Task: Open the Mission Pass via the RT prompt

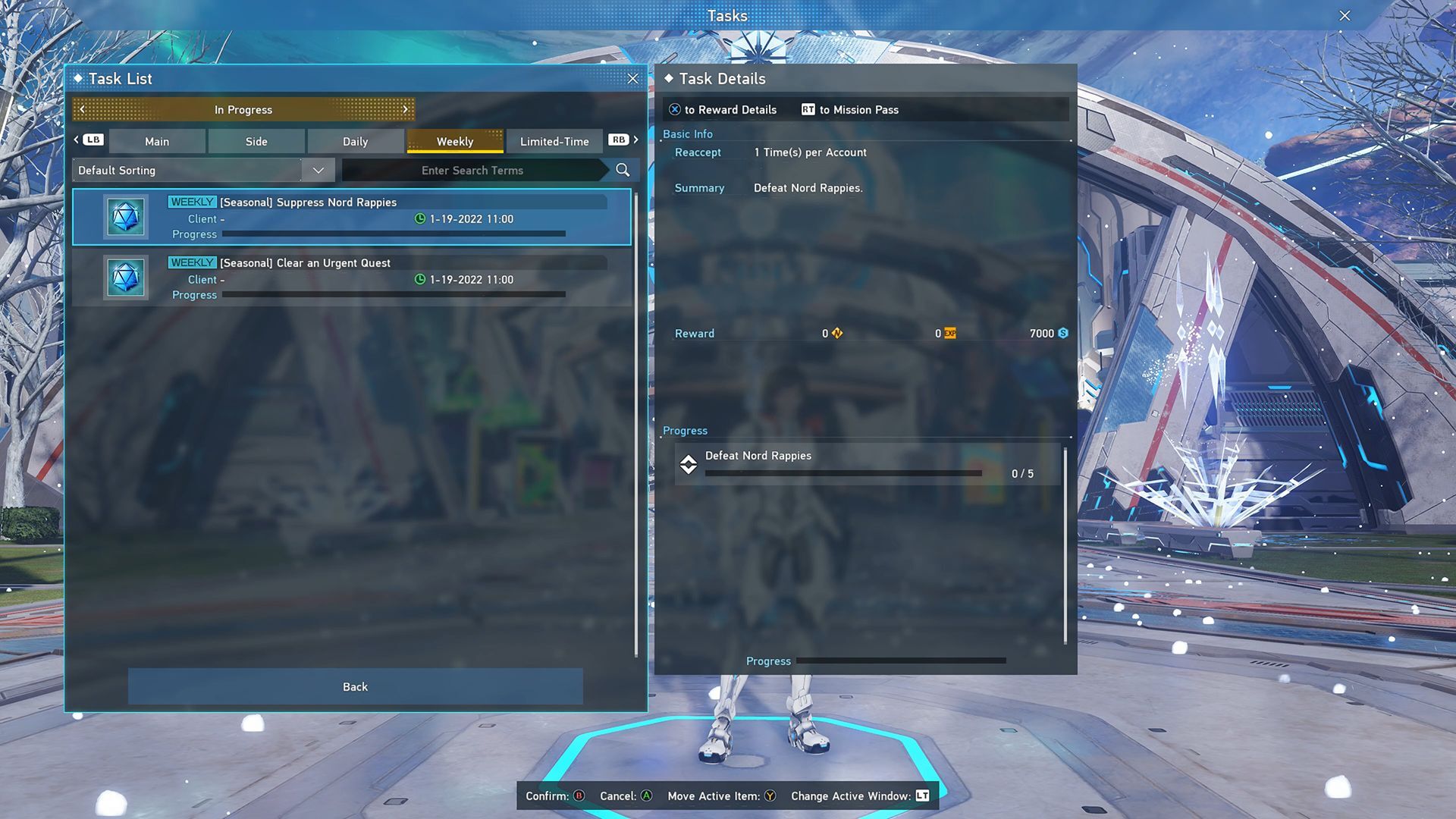Action: click(x=806, y=109)
